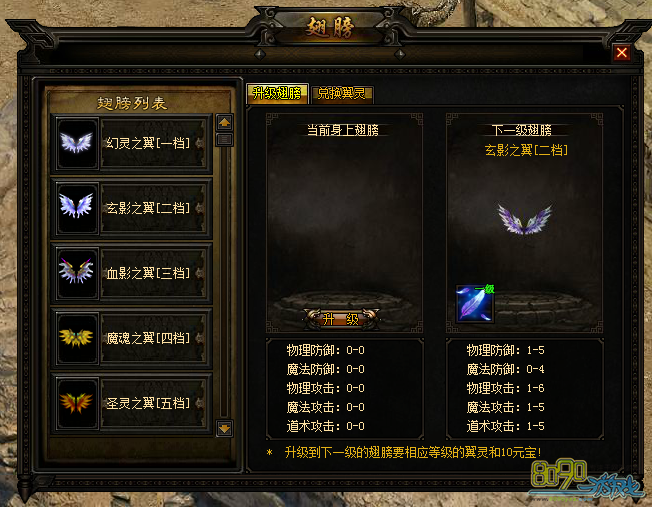Open the 兑换翼灵 tab
This screenshot has height=507, width=652.
[342, 93]
